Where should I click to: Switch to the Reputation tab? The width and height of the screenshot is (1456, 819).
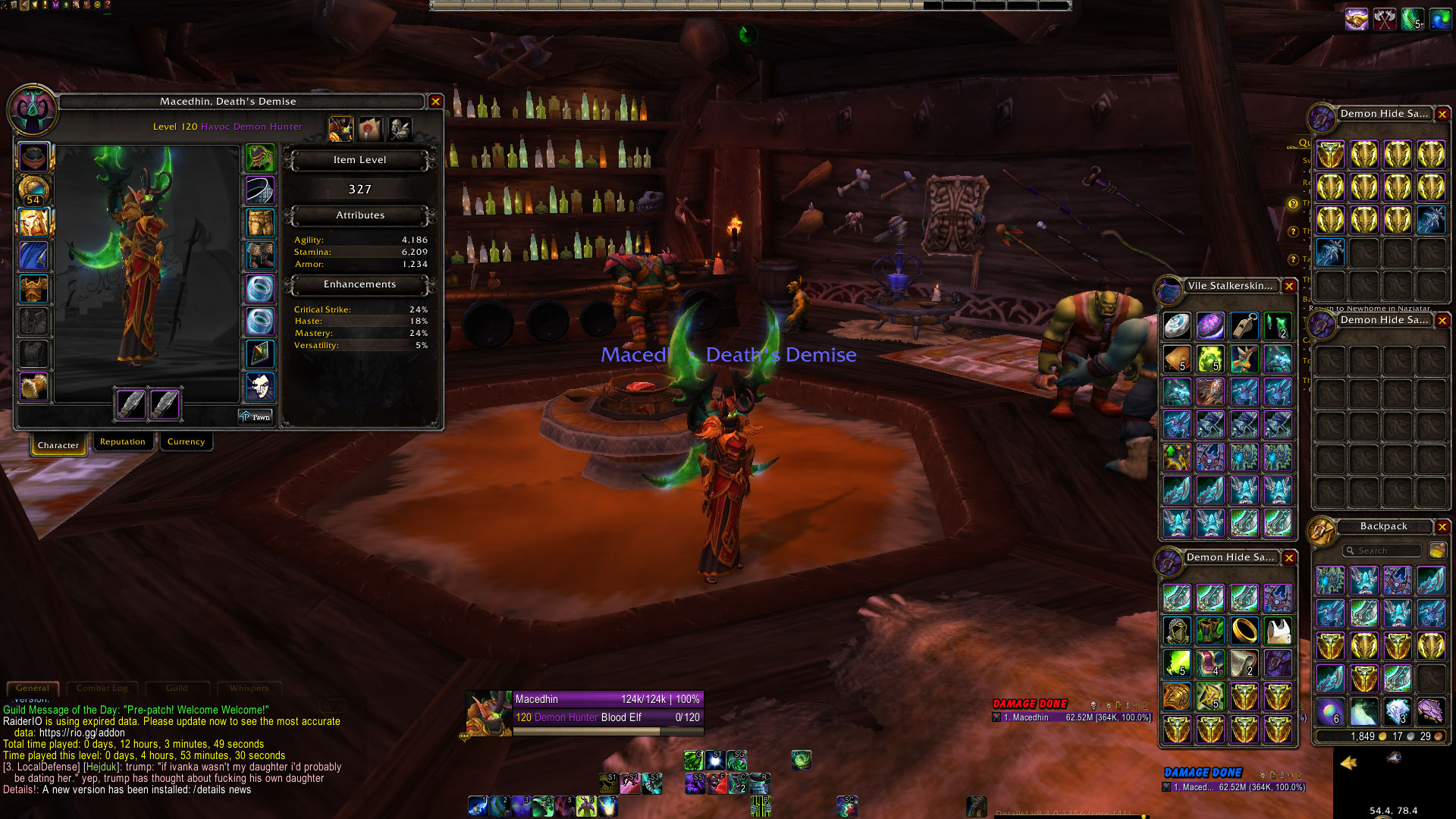pos(122,442)
